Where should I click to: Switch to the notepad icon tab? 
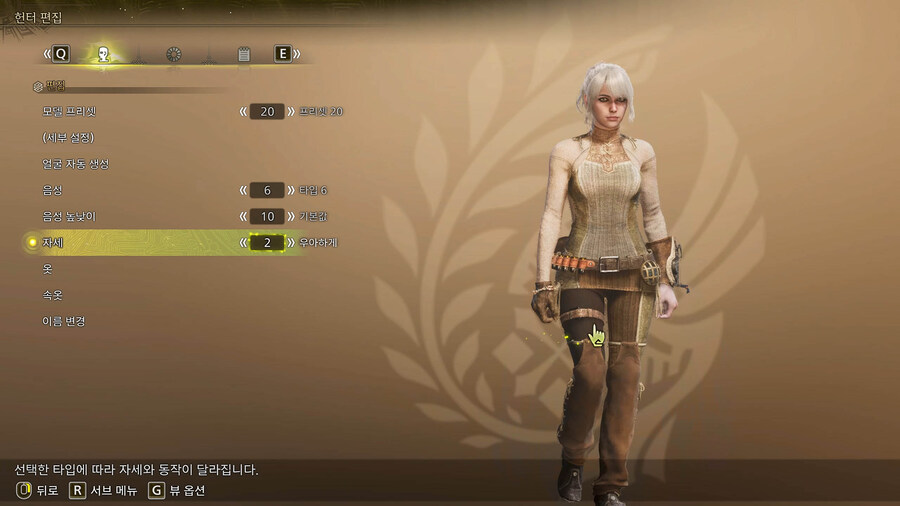click(243, 54)
